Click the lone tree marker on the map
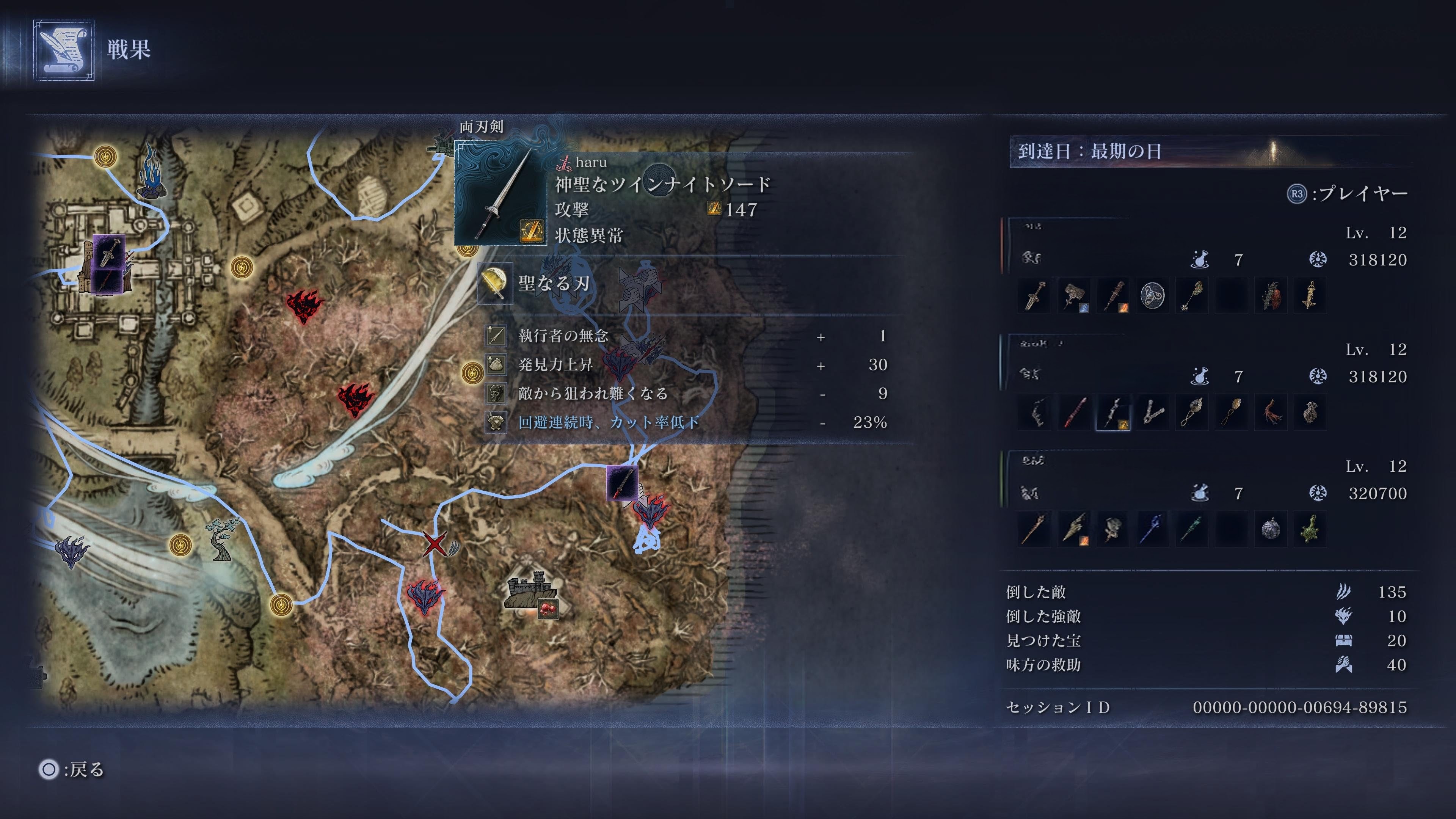 coord(220,539)
